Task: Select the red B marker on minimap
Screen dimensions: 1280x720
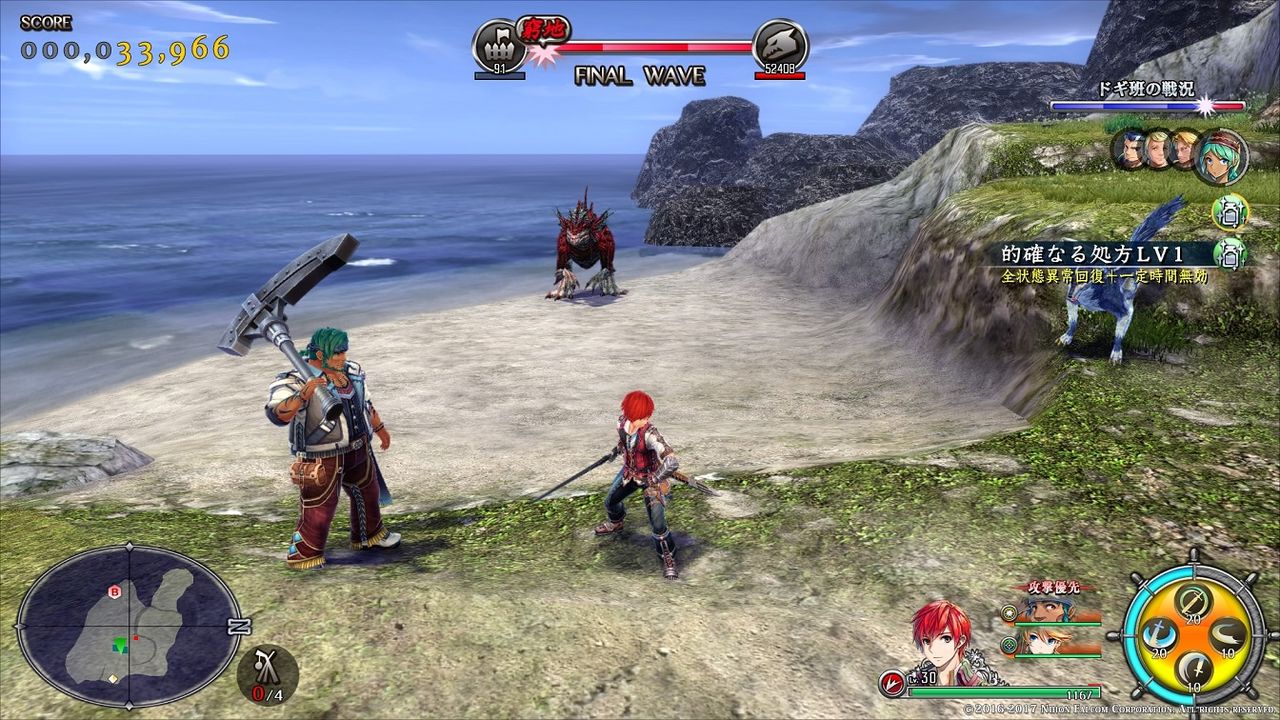Action: (x=114, y=592)
